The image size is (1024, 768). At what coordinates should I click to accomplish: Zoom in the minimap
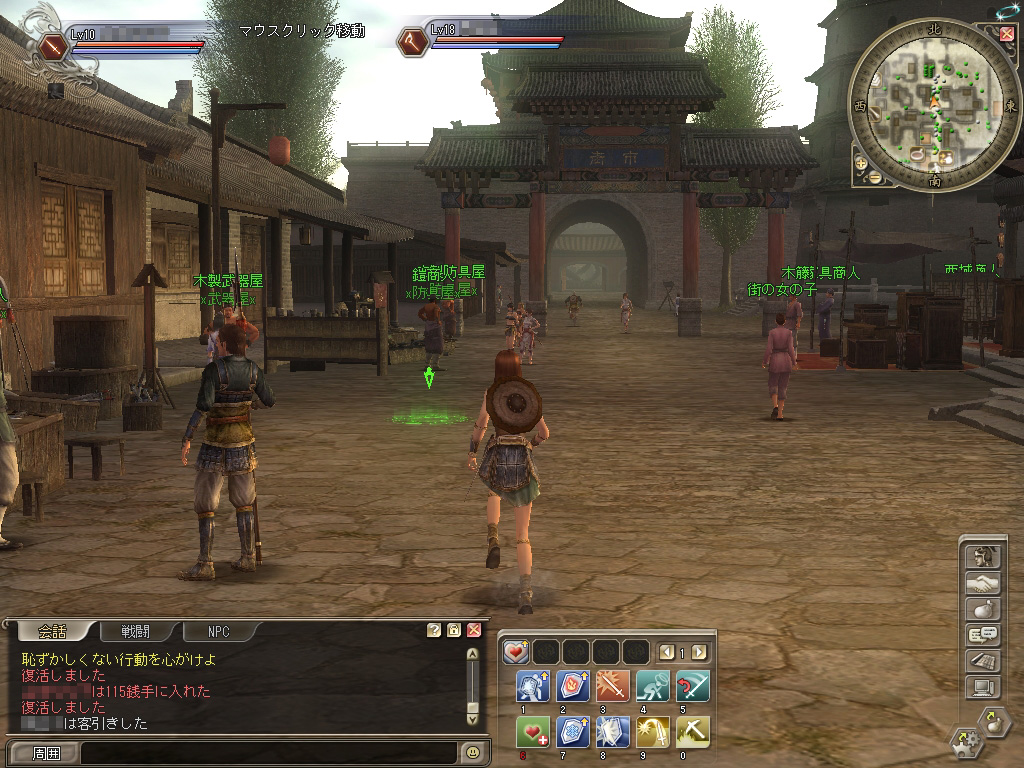tap(860, 161)
